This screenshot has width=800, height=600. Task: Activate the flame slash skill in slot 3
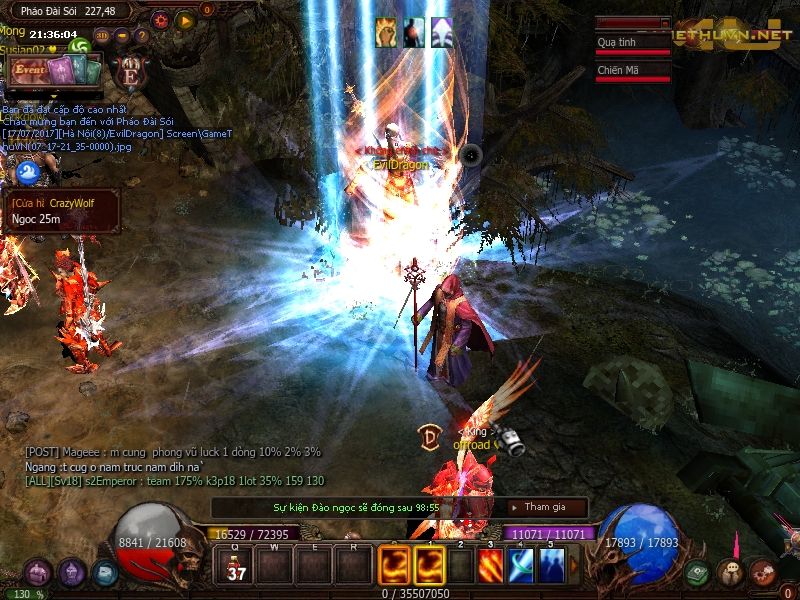pos(491,566)
